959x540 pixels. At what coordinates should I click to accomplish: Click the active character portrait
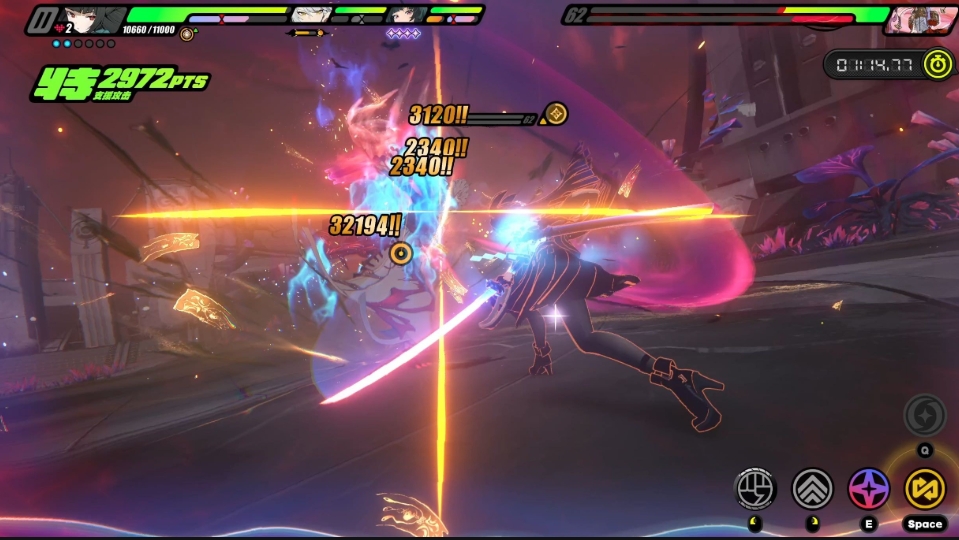[92, 18]
